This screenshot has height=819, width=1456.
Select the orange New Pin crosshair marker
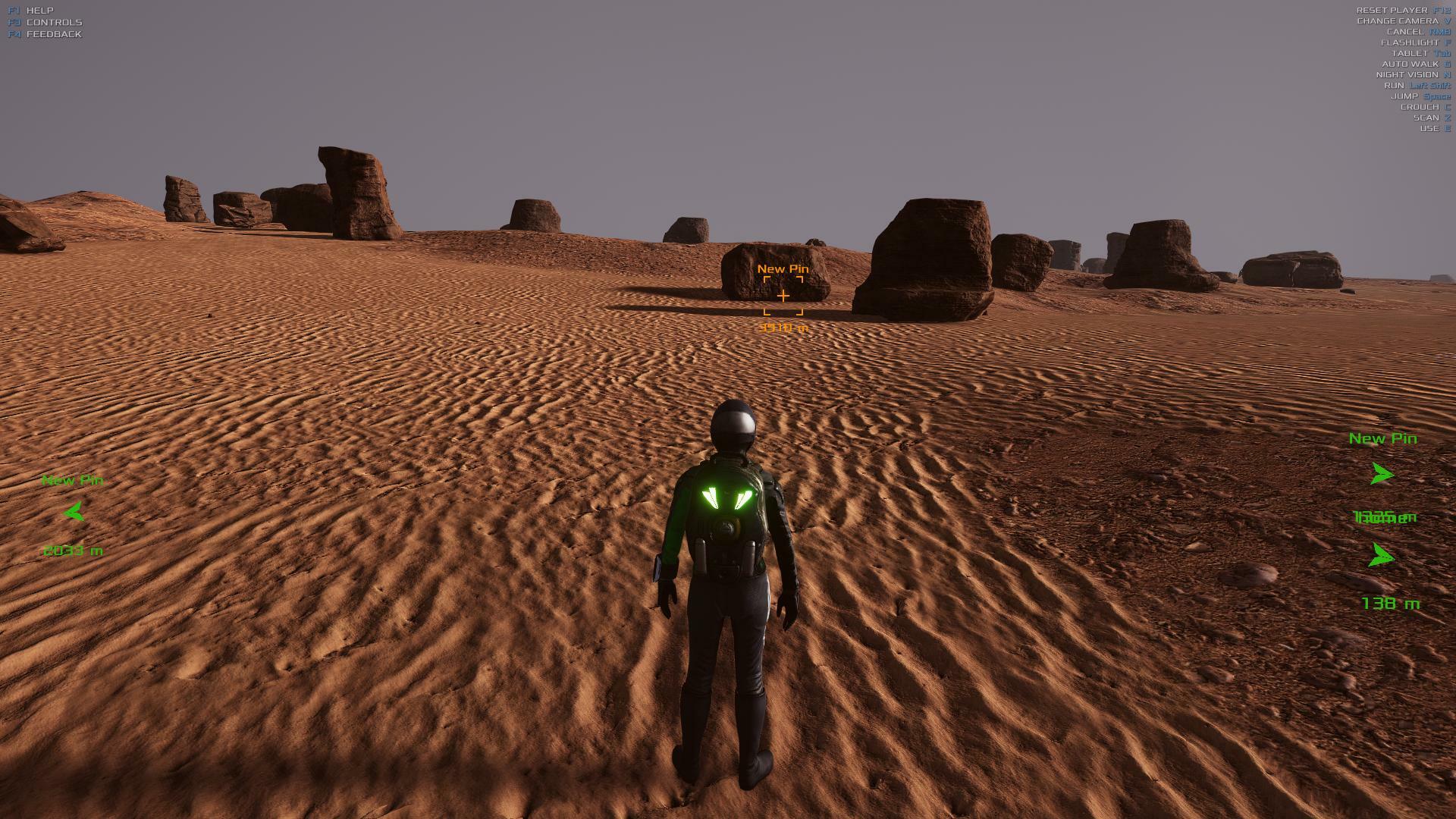click(x=783, y=296)
